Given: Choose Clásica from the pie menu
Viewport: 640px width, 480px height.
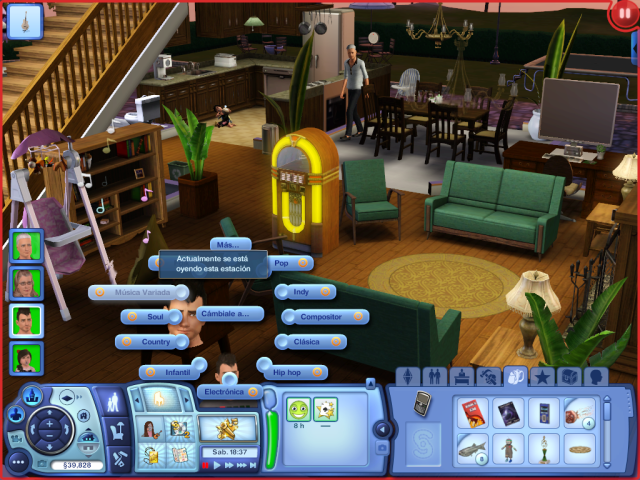Looking at the screenshot, I should tap(313, 342).
